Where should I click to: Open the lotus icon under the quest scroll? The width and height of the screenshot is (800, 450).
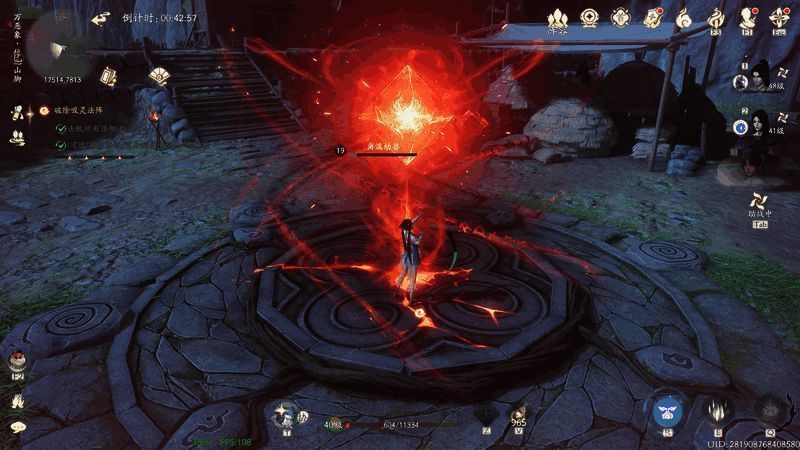click(x=17, y=137)
